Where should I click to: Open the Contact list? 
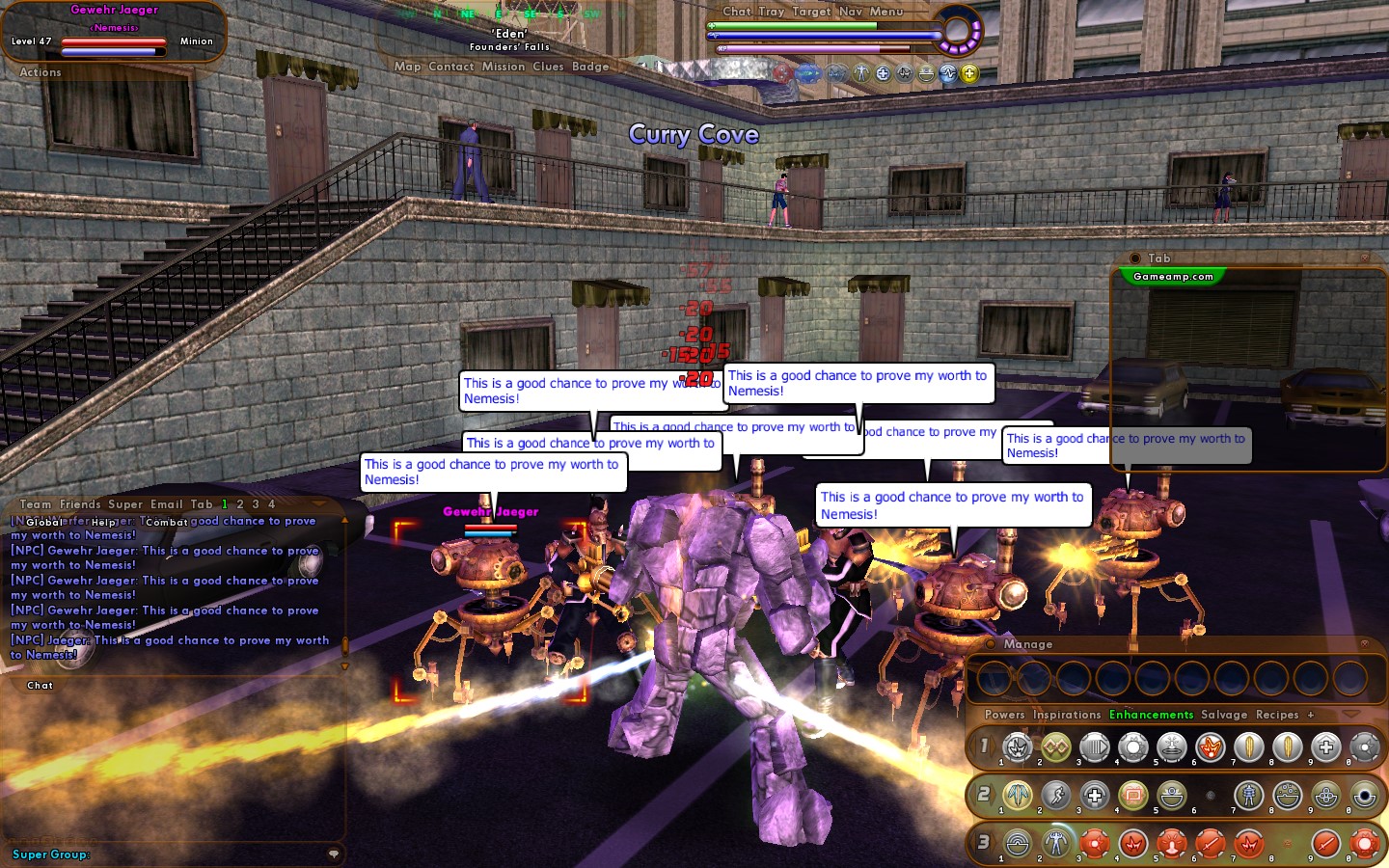tap(450, 67)
